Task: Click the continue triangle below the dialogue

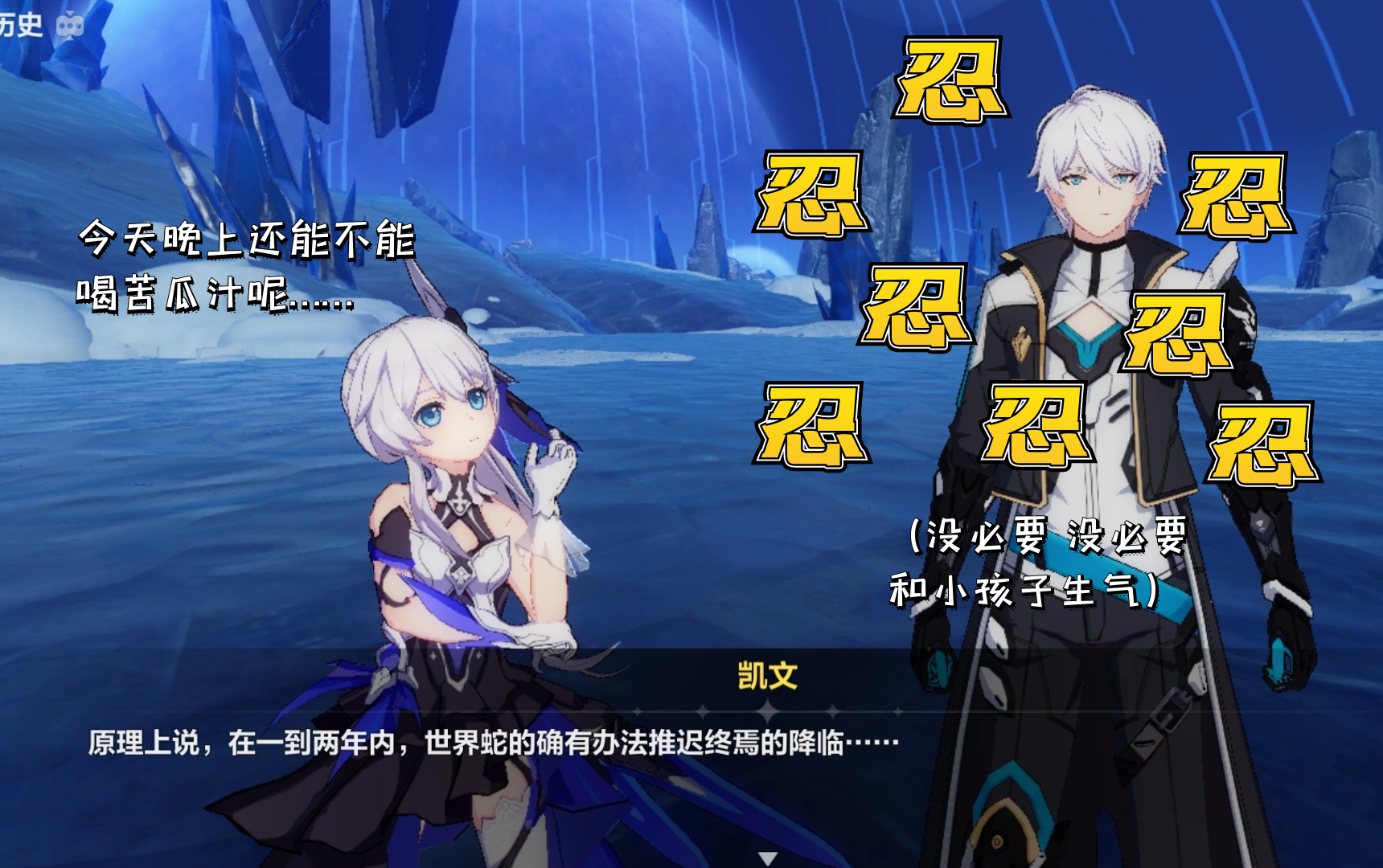Action: (769, 857)
